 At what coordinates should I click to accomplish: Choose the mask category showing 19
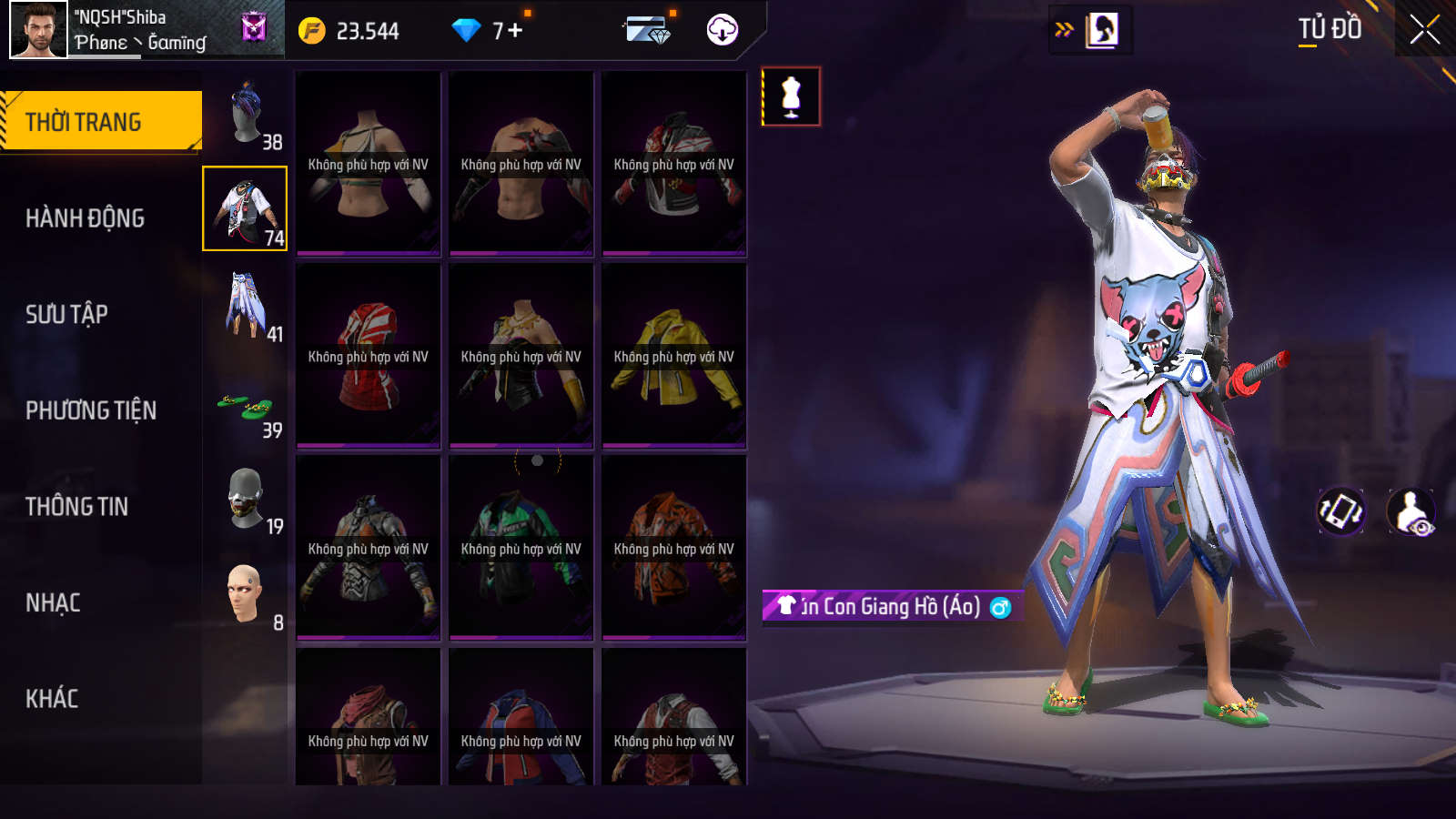[246, 499]
